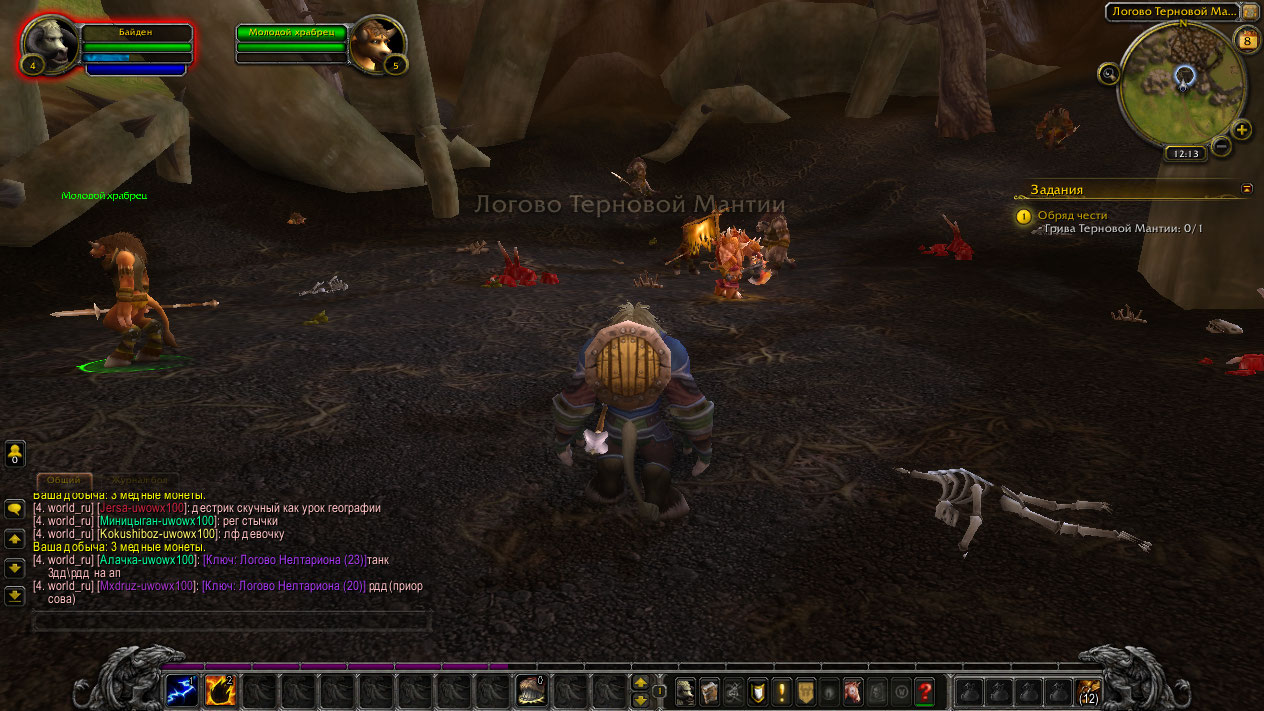Switch to the Журнал боя chat tab
Viewport: 1264px width, 711px height.
click(139, 481)
